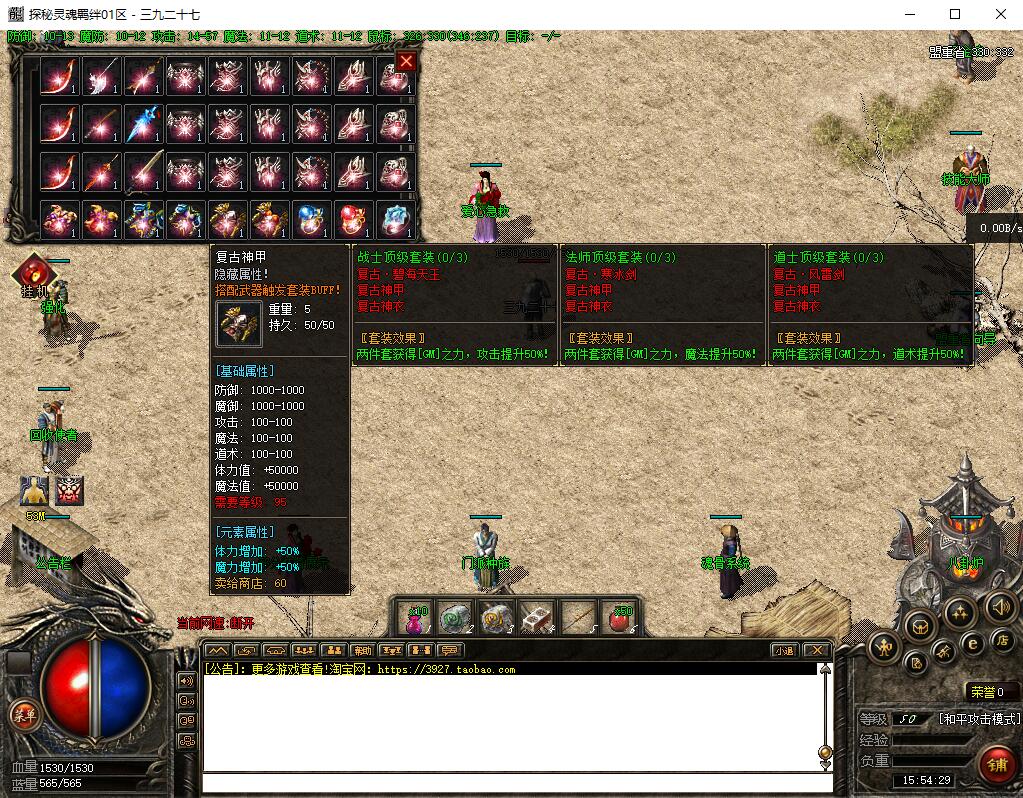Close the item grid panel
The image size is (1023, 798).
point(405,62)
